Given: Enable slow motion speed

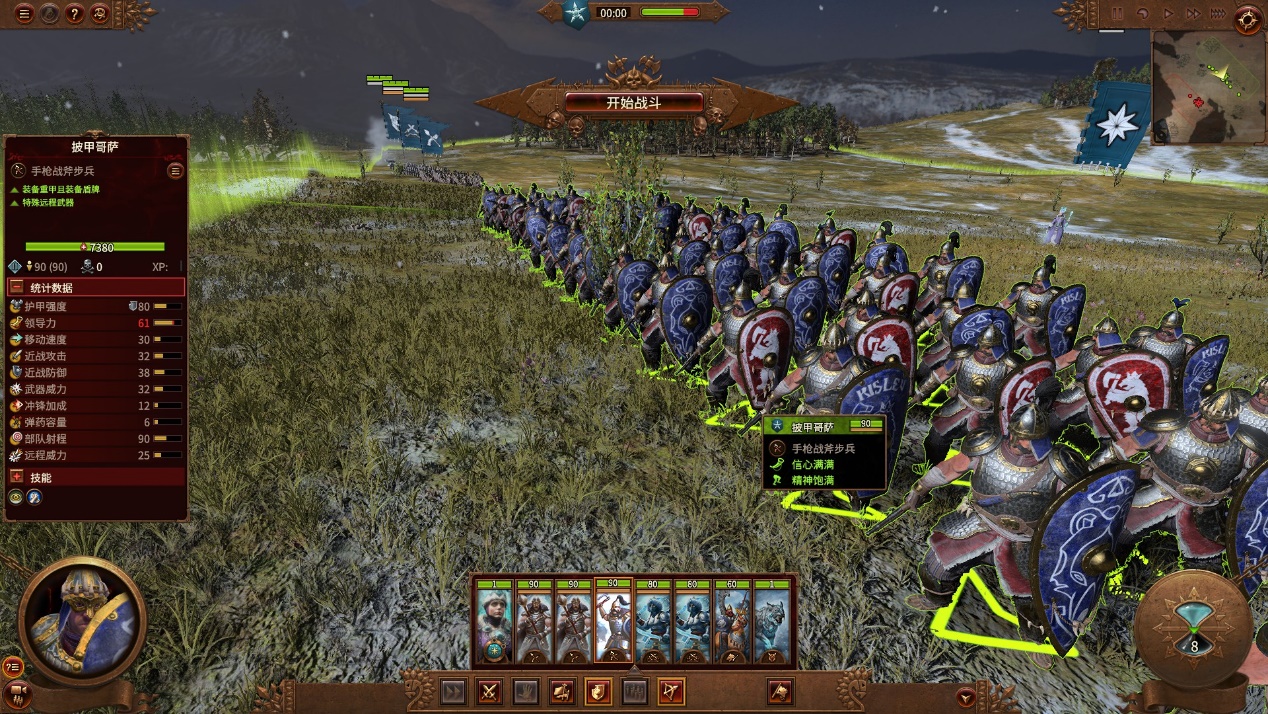Looking at the screenshot, I should click(x=1142, y=14).
